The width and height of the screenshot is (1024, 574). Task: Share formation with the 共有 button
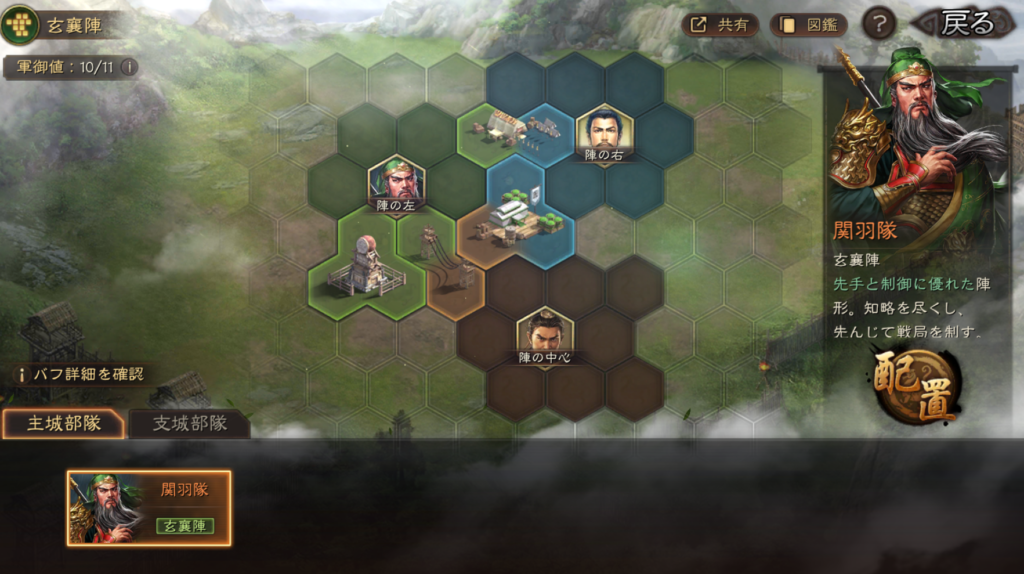pyautogui.click(x=721, y=25)
